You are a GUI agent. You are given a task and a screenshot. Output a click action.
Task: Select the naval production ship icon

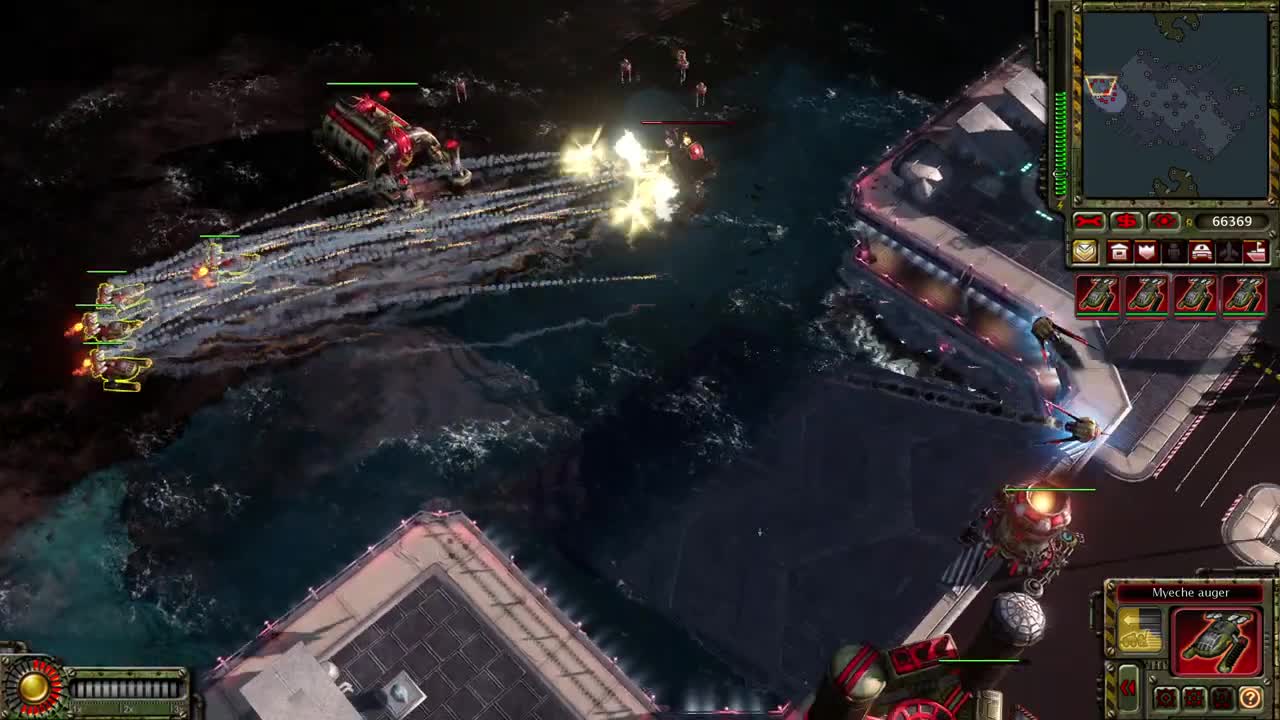(1255, 251)
